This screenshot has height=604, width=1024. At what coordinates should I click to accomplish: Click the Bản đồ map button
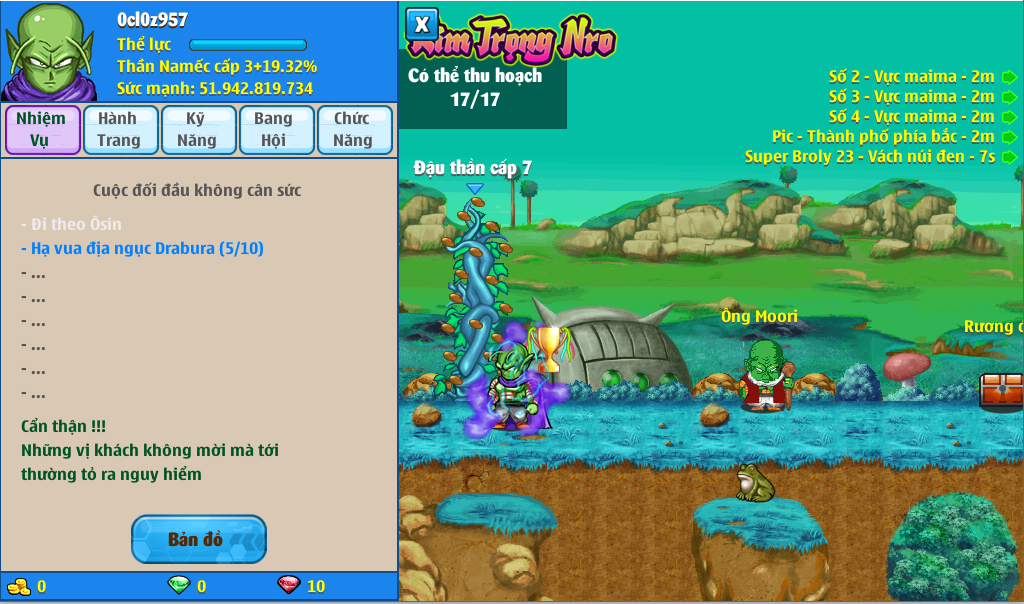[x=198, y=539]
